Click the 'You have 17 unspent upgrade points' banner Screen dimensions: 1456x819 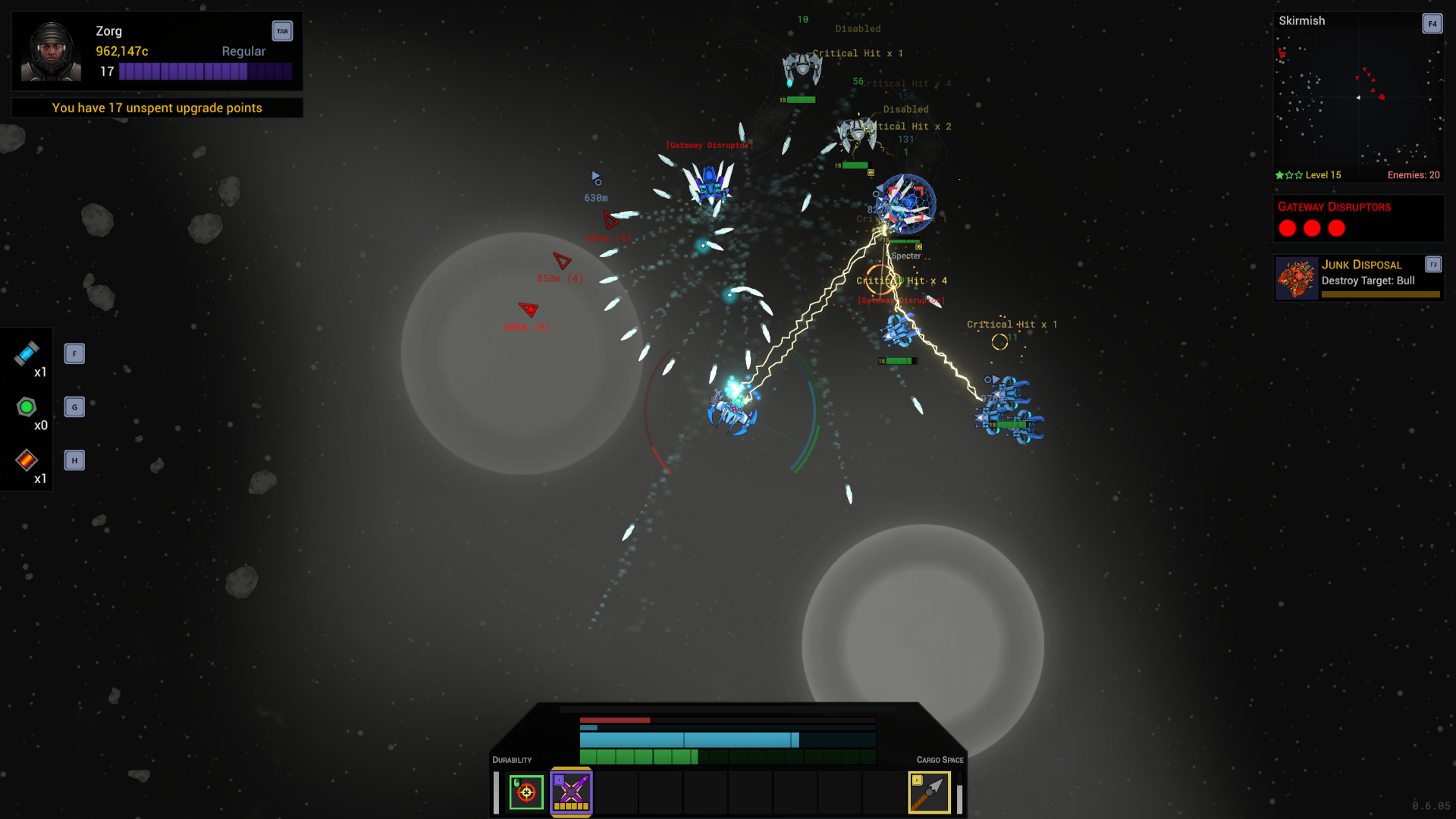tap(156, 108)
